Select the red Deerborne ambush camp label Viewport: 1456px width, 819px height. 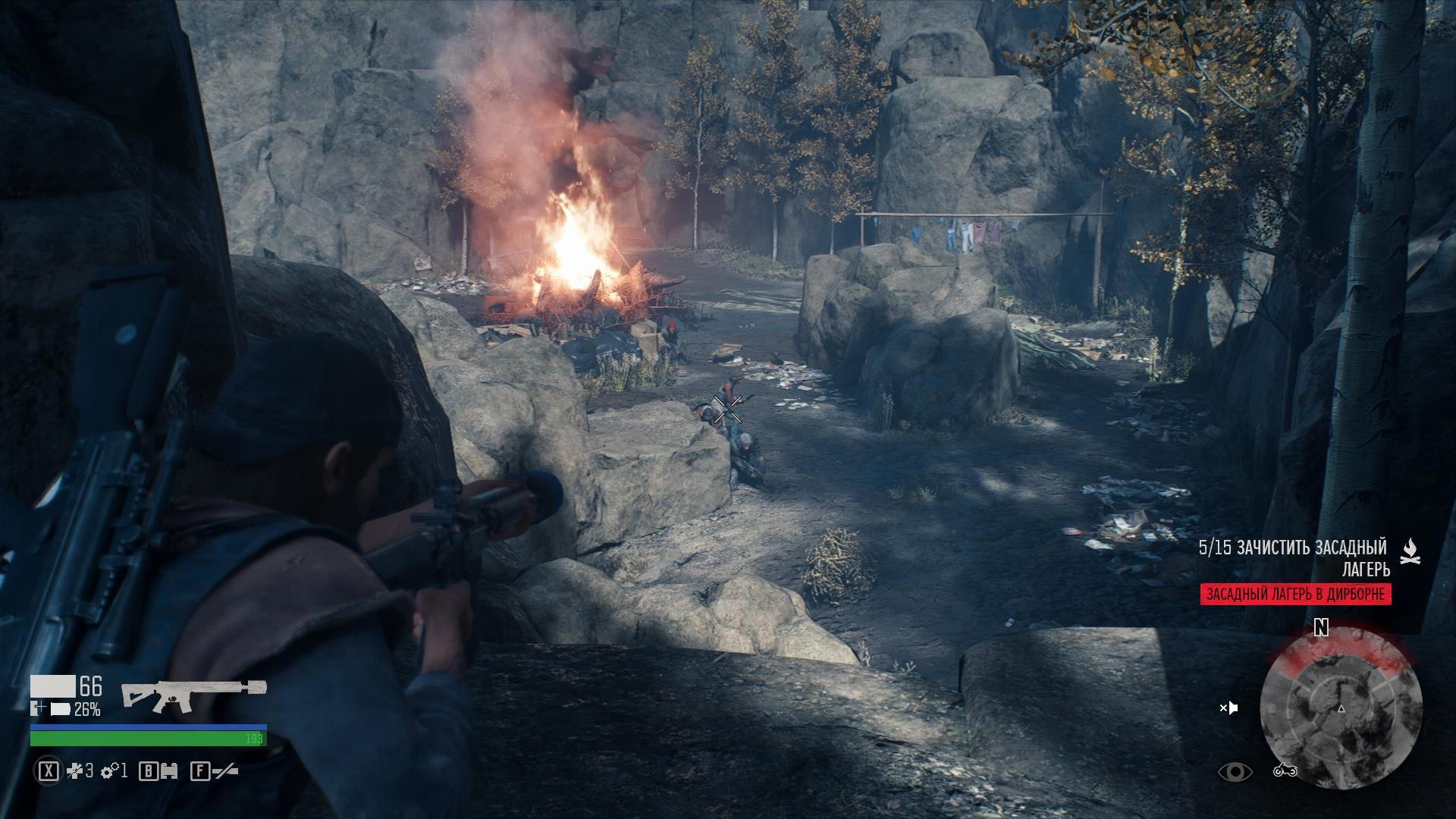click(x=1295, y=595)
